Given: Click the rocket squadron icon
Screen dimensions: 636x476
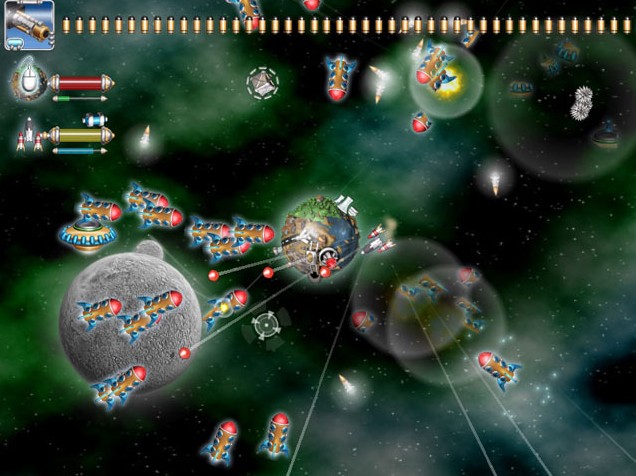Looking at the screenshot, I should (28, 134).
